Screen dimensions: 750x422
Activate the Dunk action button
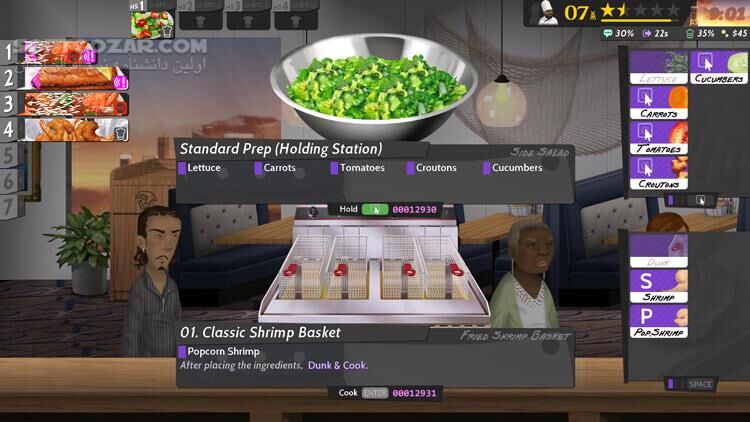click(x=659, y=251)
